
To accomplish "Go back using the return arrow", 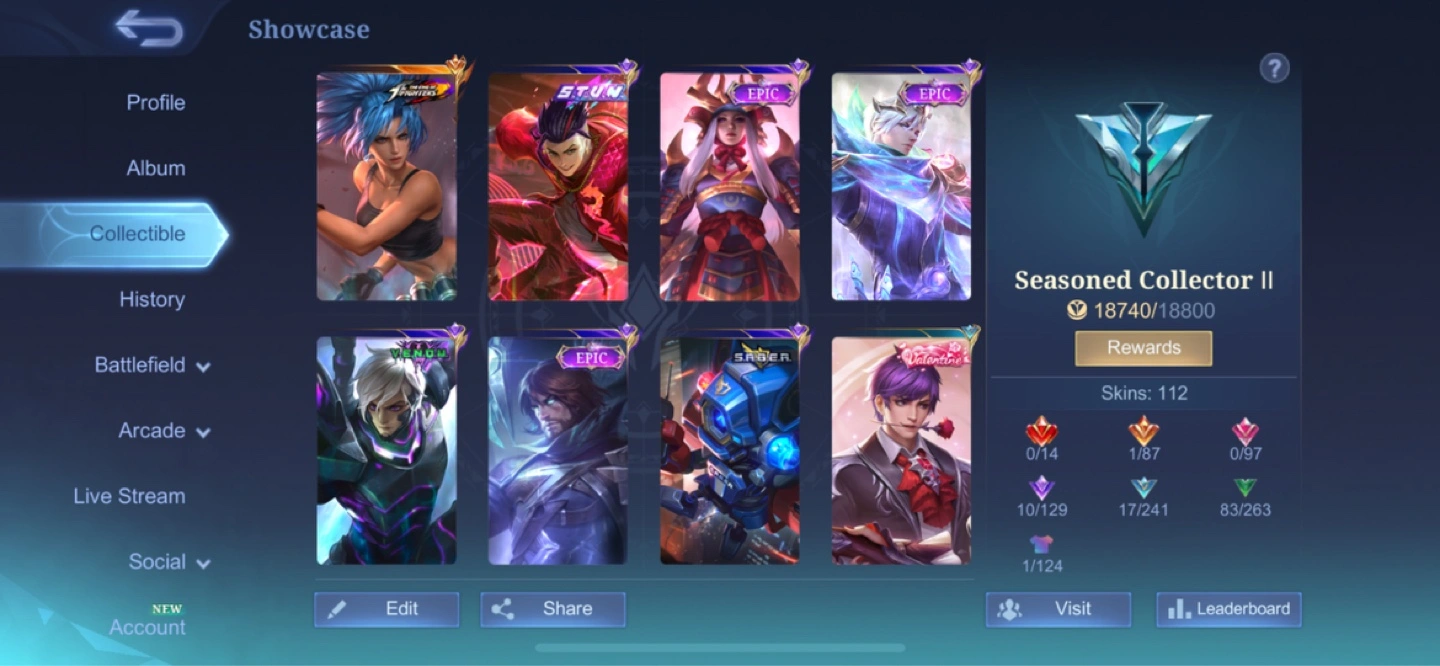I will click(x=149, y=29).
